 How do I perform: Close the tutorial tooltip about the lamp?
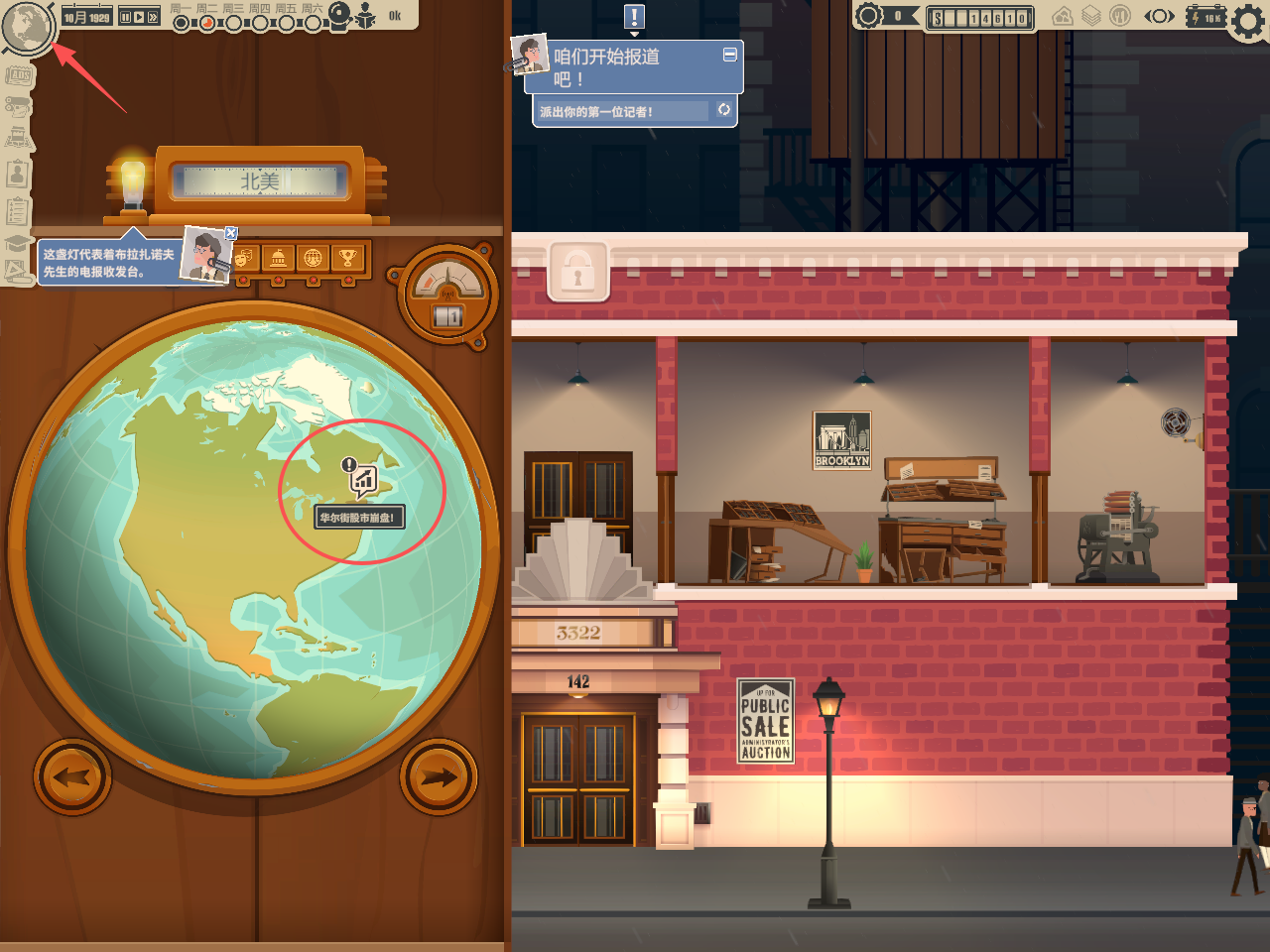pos(231,234)
